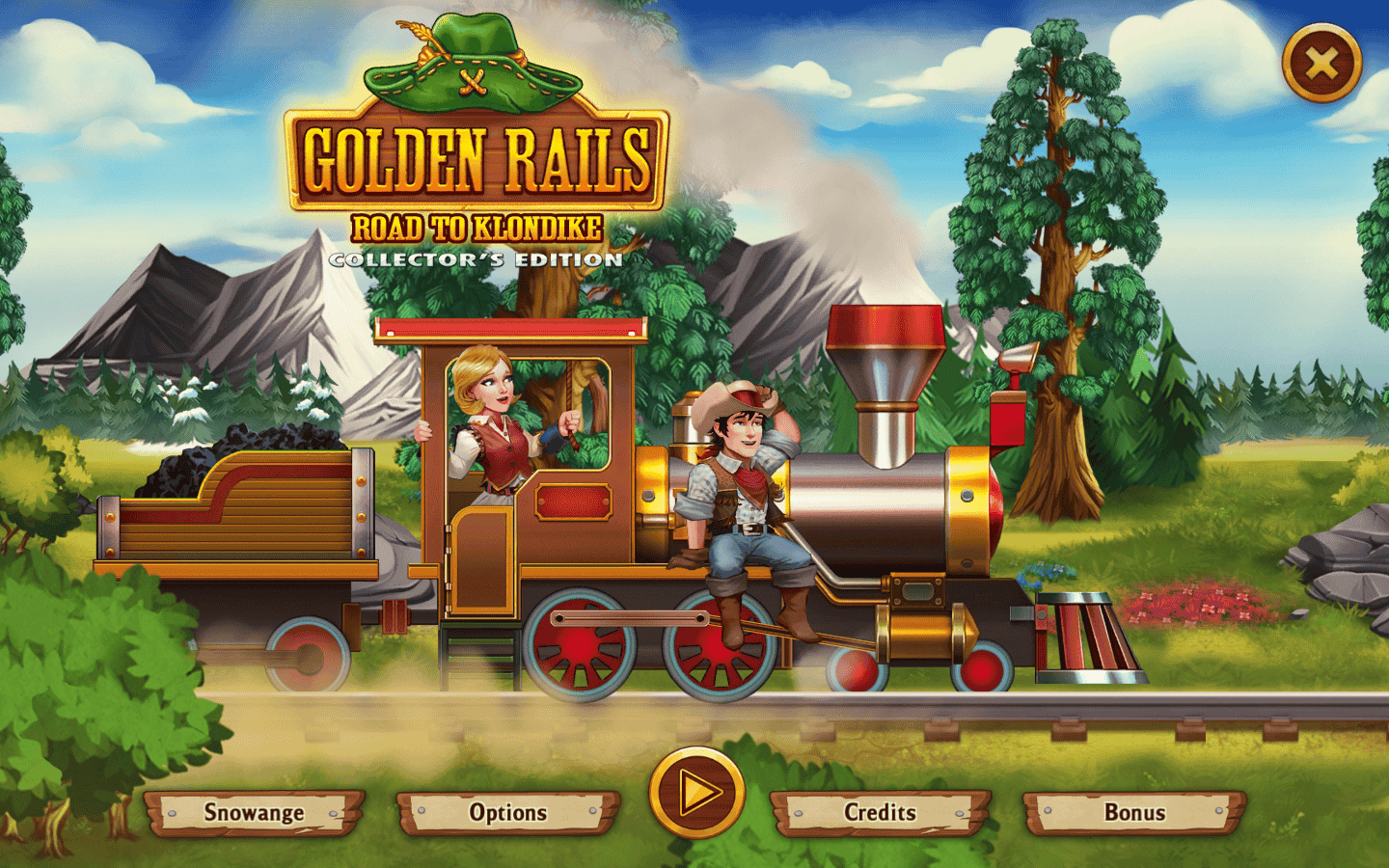Start the game with the golden play button
This screenshot has height=868, width=1389.
click(696, 793)
